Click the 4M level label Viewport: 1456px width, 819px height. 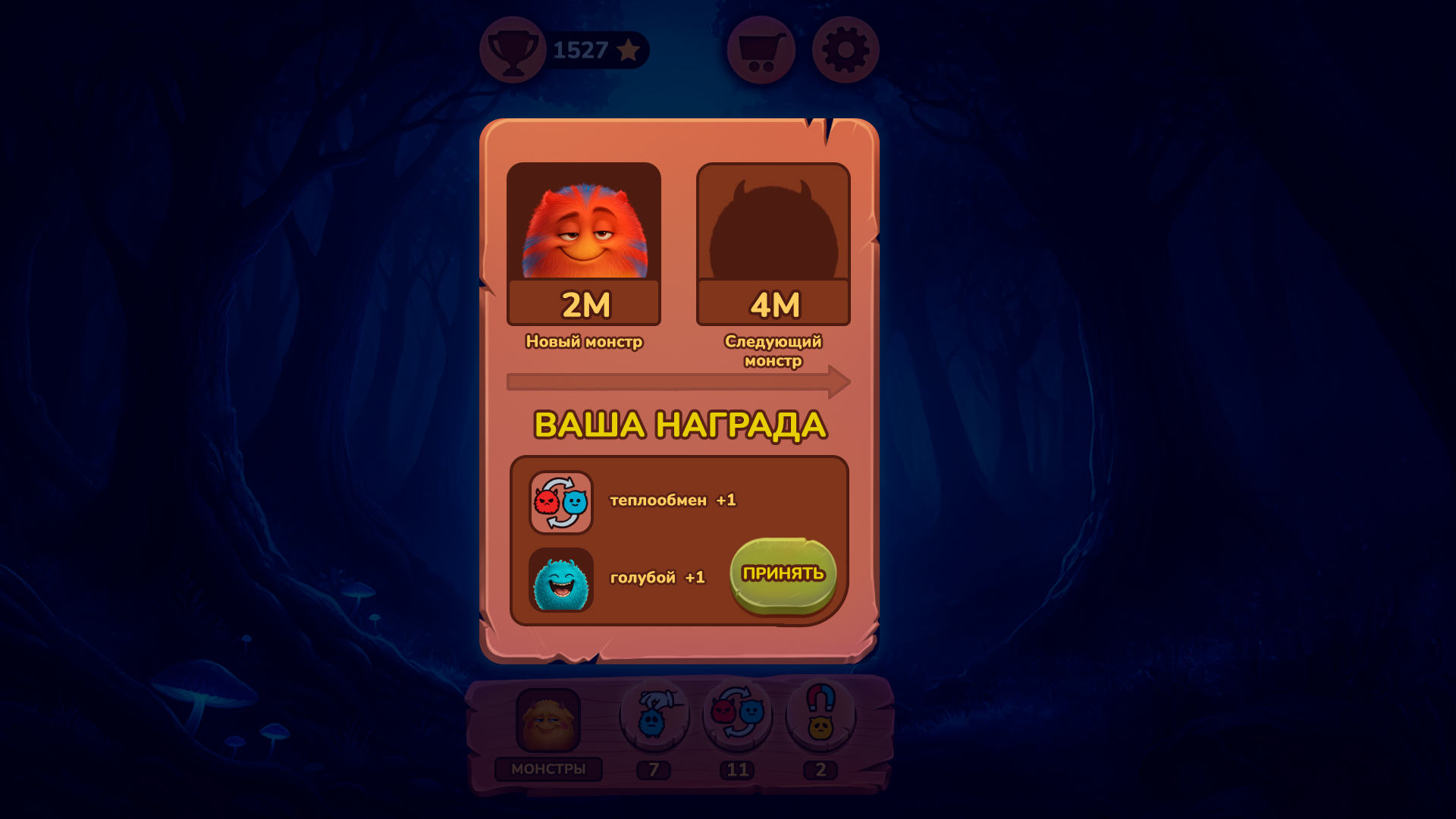point(773,305)
